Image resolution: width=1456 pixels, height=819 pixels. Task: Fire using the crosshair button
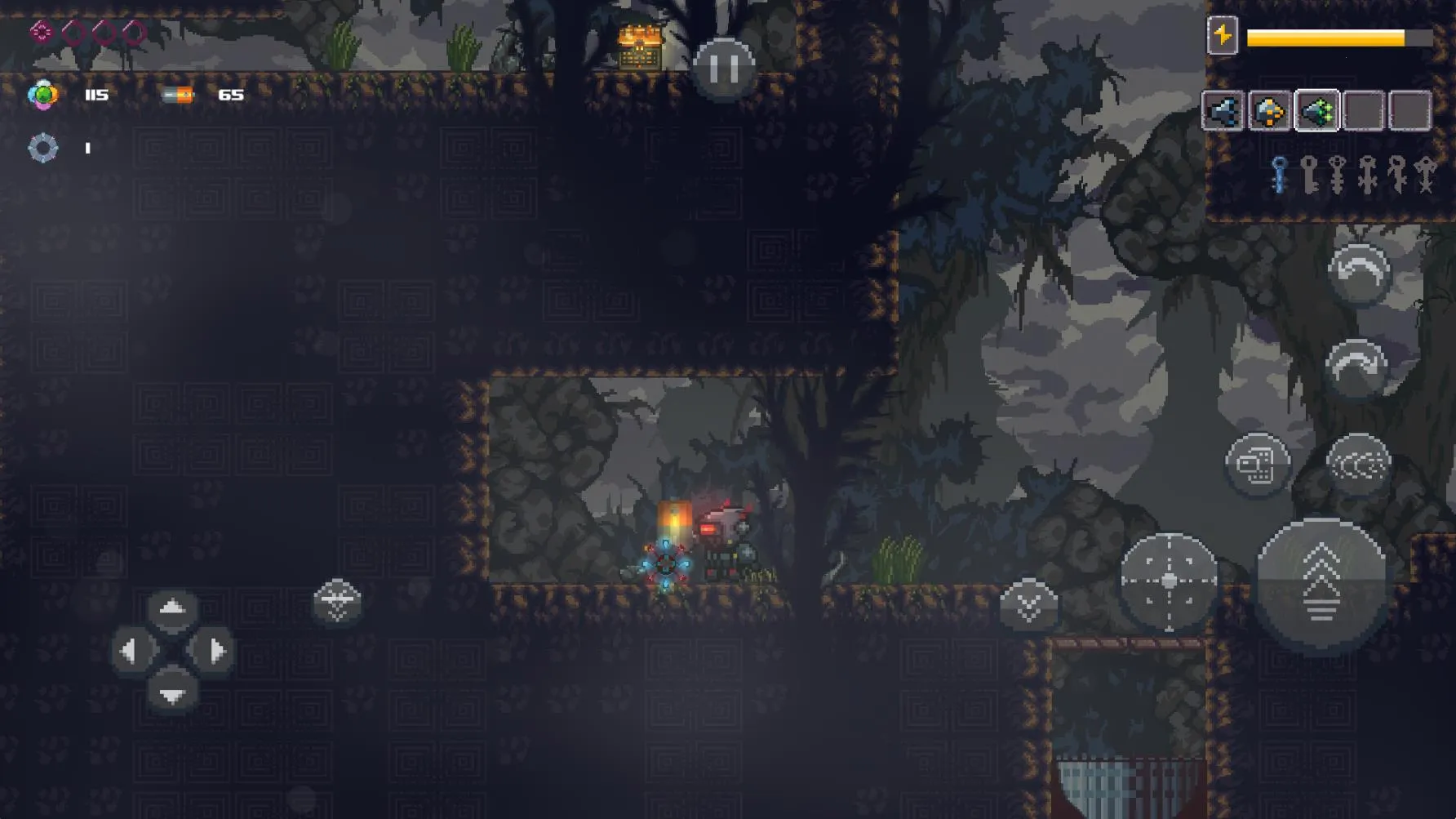click(x=1169, y=581)
